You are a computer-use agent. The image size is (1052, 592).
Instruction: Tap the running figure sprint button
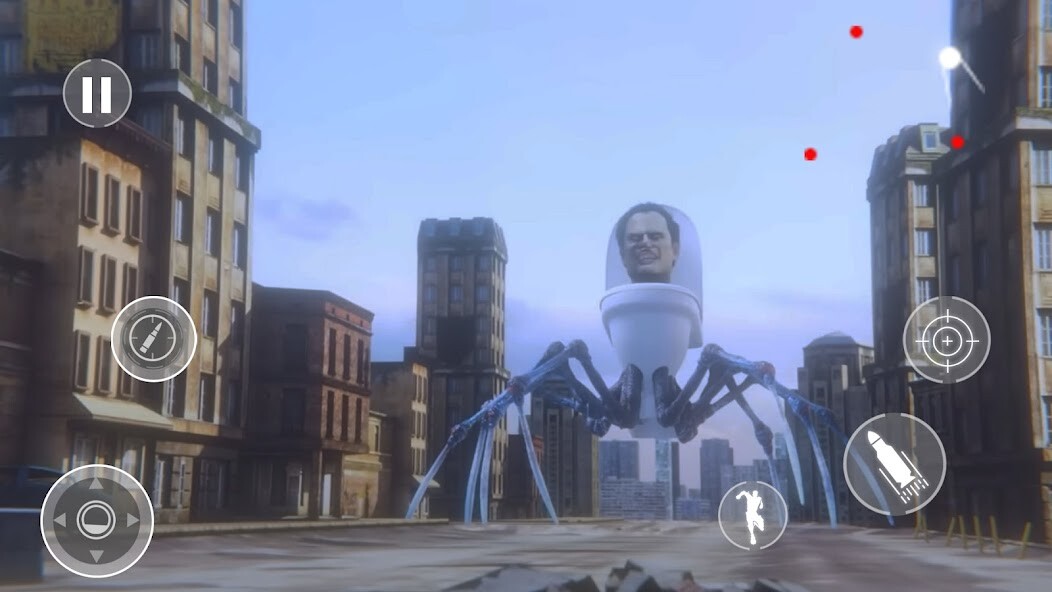click(752, 515)
